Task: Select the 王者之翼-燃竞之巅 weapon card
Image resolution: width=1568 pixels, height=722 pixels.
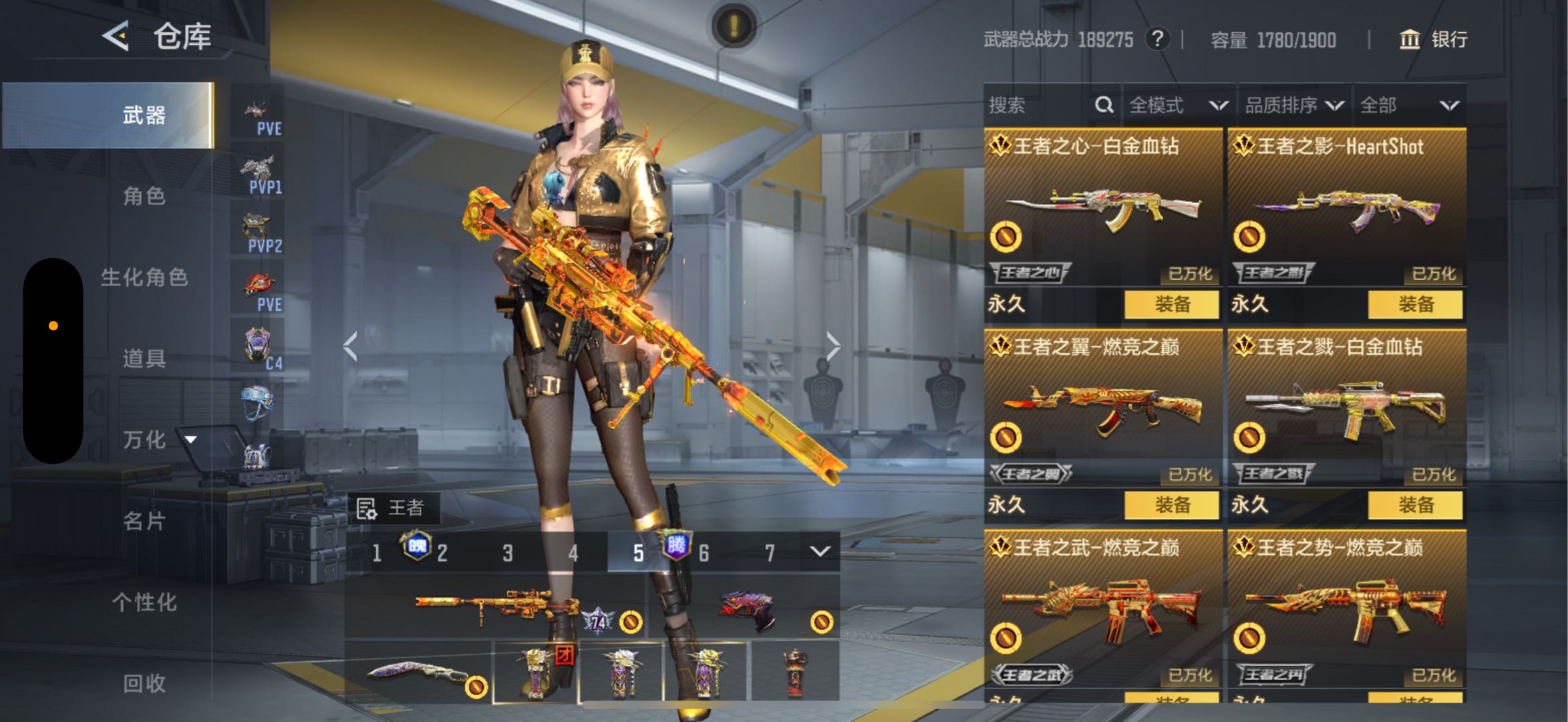Action: point(1103,408)
